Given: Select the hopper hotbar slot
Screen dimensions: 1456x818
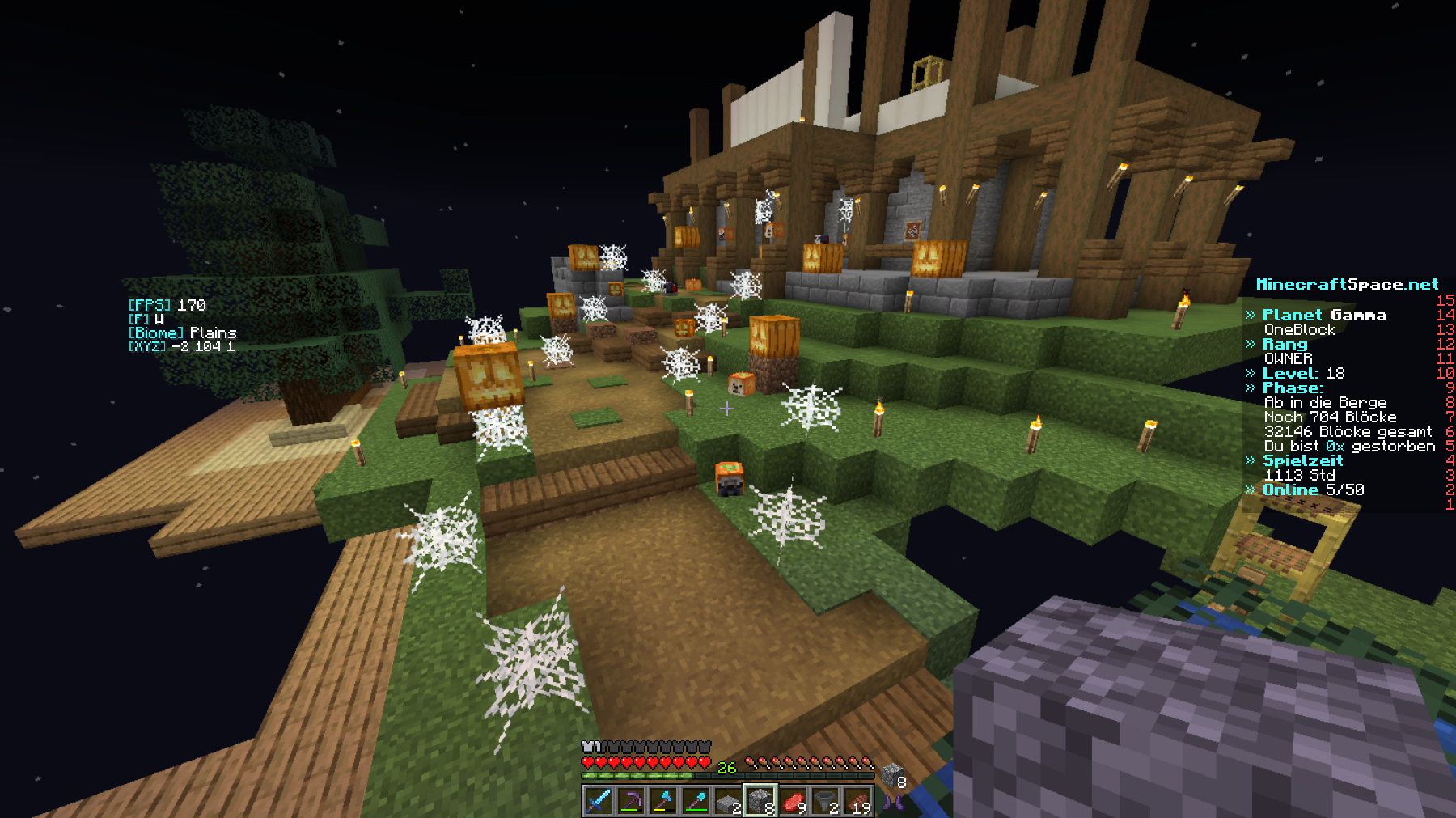Looking at the screenshot, I should tap(825, 801).
